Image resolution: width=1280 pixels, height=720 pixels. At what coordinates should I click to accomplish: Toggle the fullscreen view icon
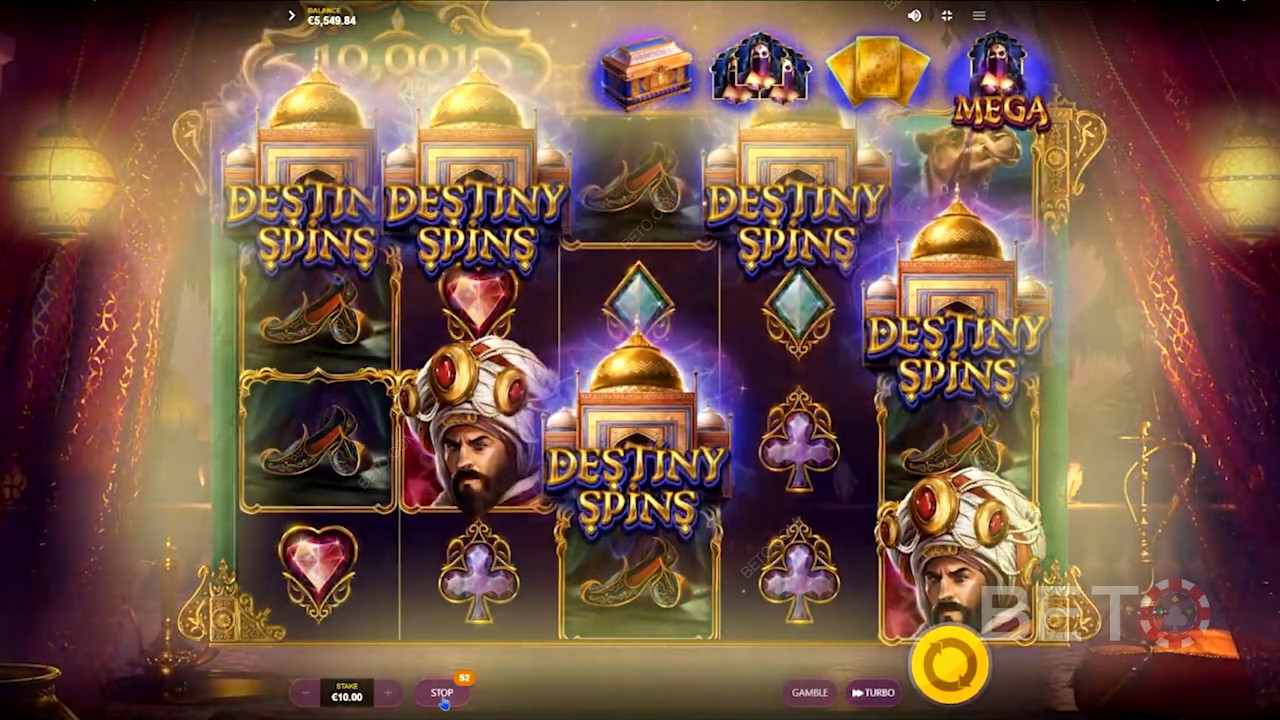click(x=946, y=16)
